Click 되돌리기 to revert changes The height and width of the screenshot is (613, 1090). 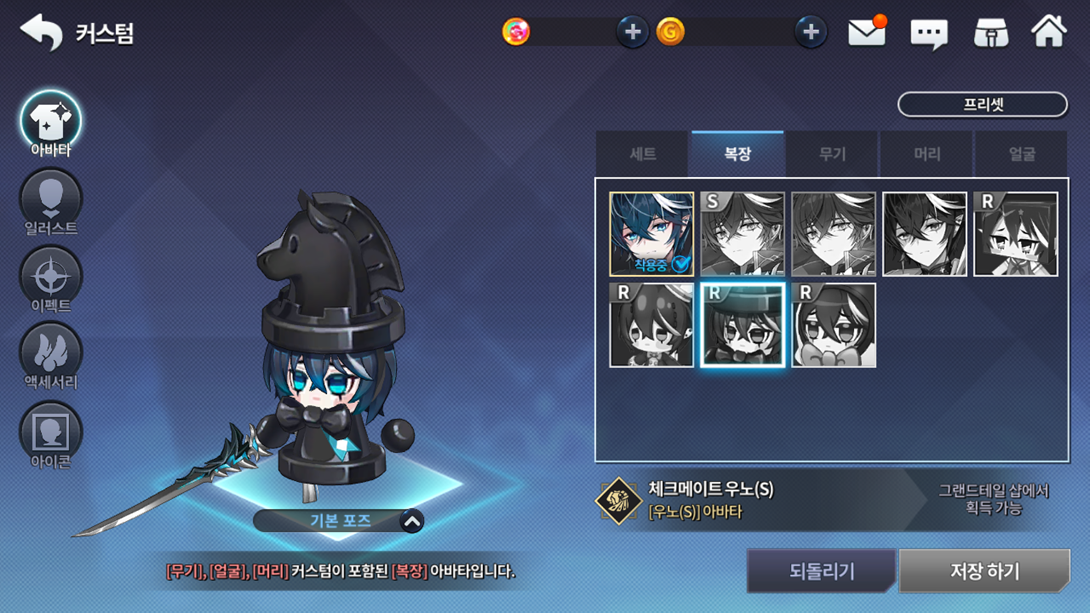point(821,571)
